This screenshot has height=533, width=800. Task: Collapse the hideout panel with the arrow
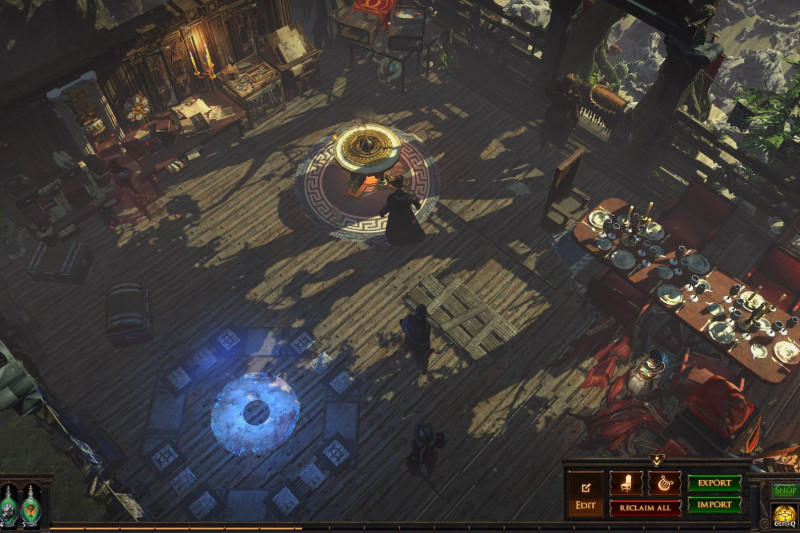pyautogui.click(x=656, y=460)
